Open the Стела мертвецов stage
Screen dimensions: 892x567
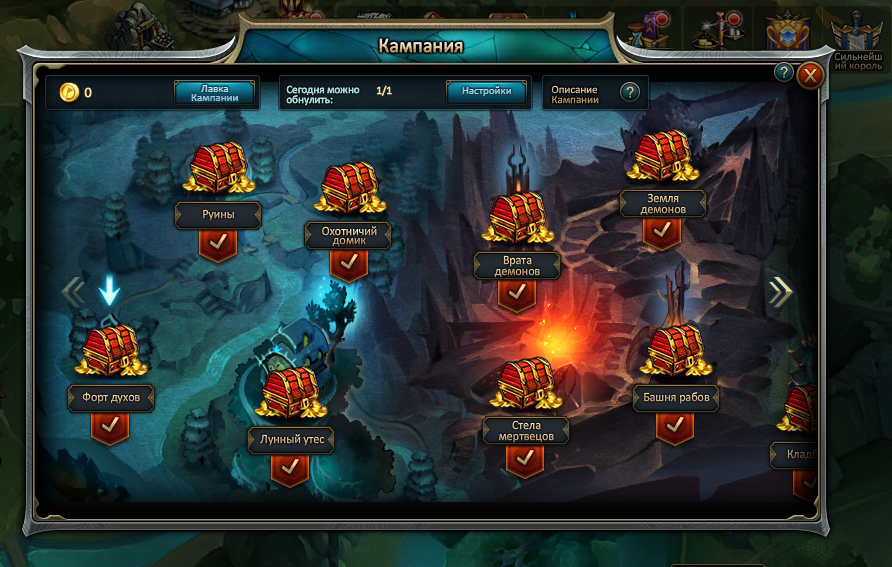point(525,384)
